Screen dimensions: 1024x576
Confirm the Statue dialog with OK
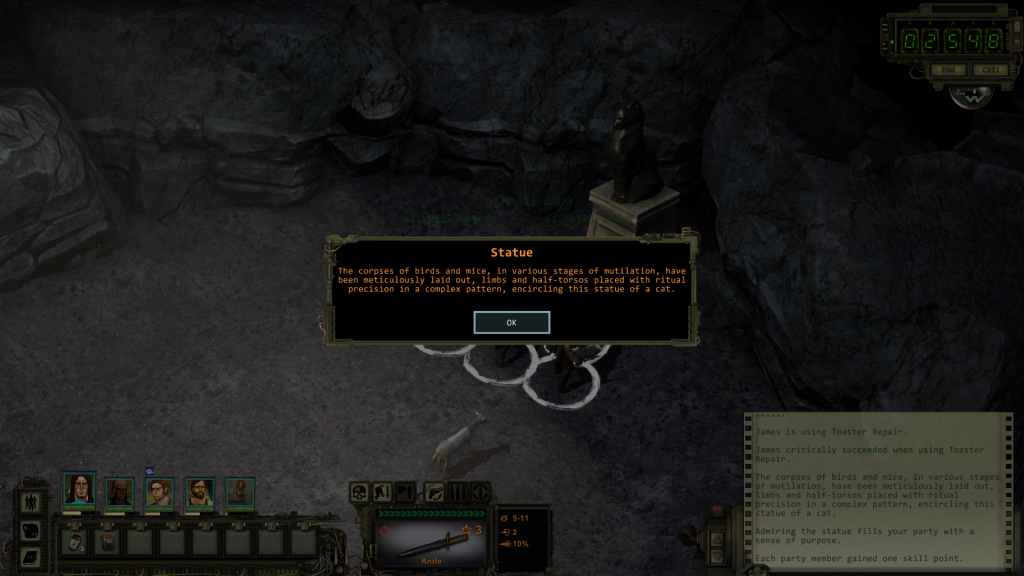coord(511,323)
